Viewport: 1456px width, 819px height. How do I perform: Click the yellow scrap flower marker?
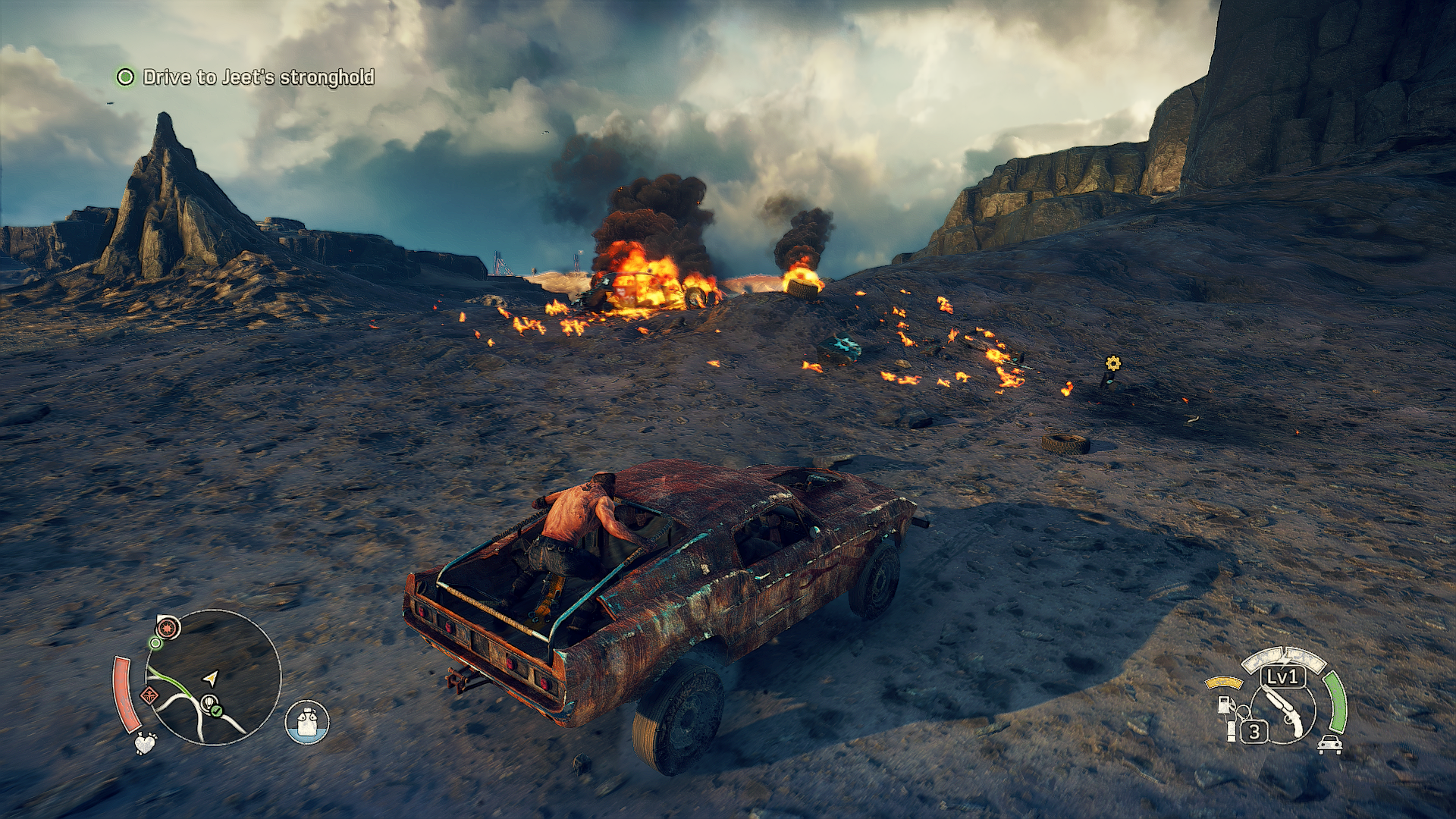click(x=1112, y=364)
